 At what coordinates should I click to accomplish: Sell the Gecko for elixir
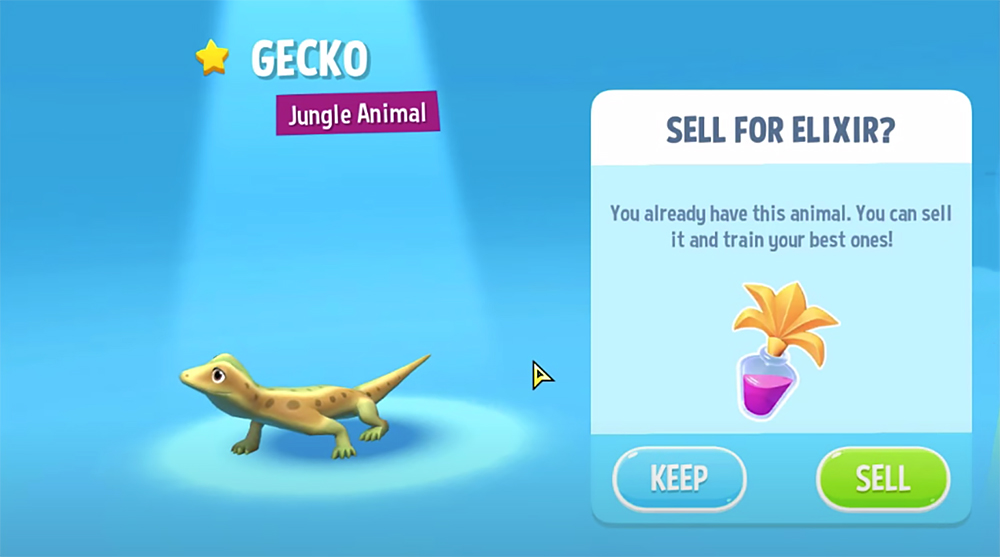click(882, 478)
